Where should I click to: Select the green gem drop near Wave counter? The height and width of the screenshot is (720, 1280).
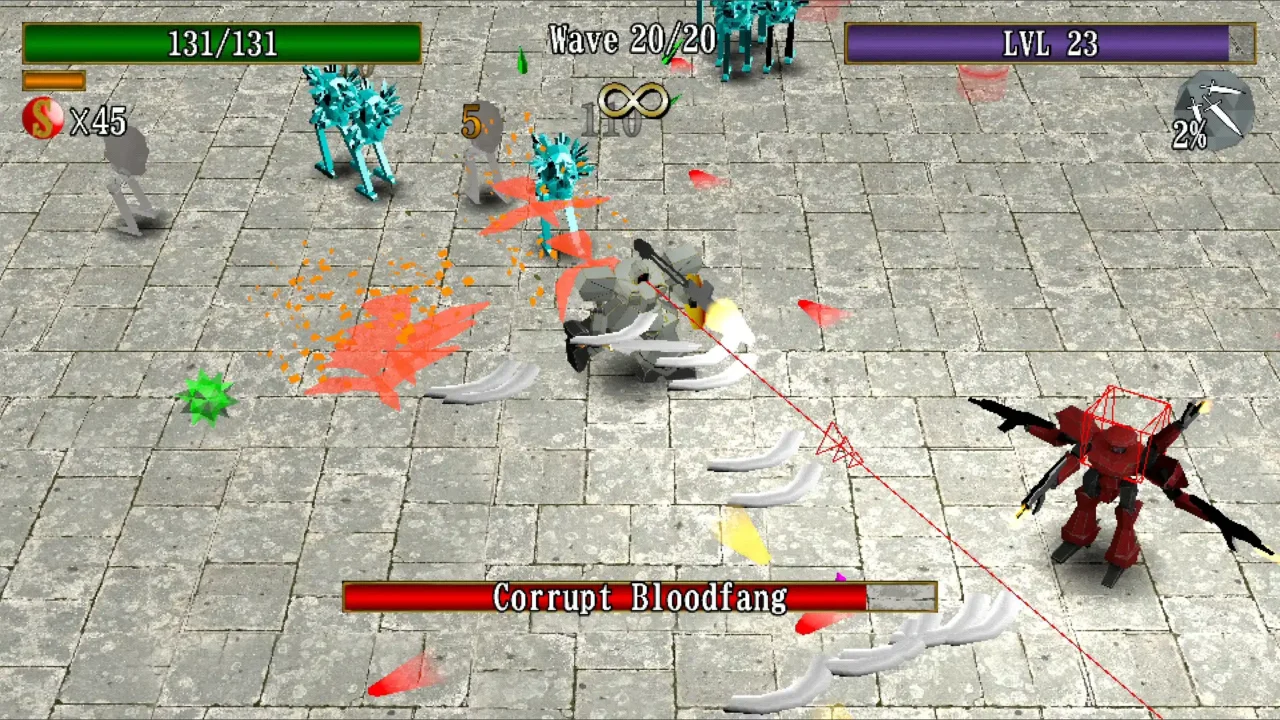pyautogui.click(x=521, y=62)
